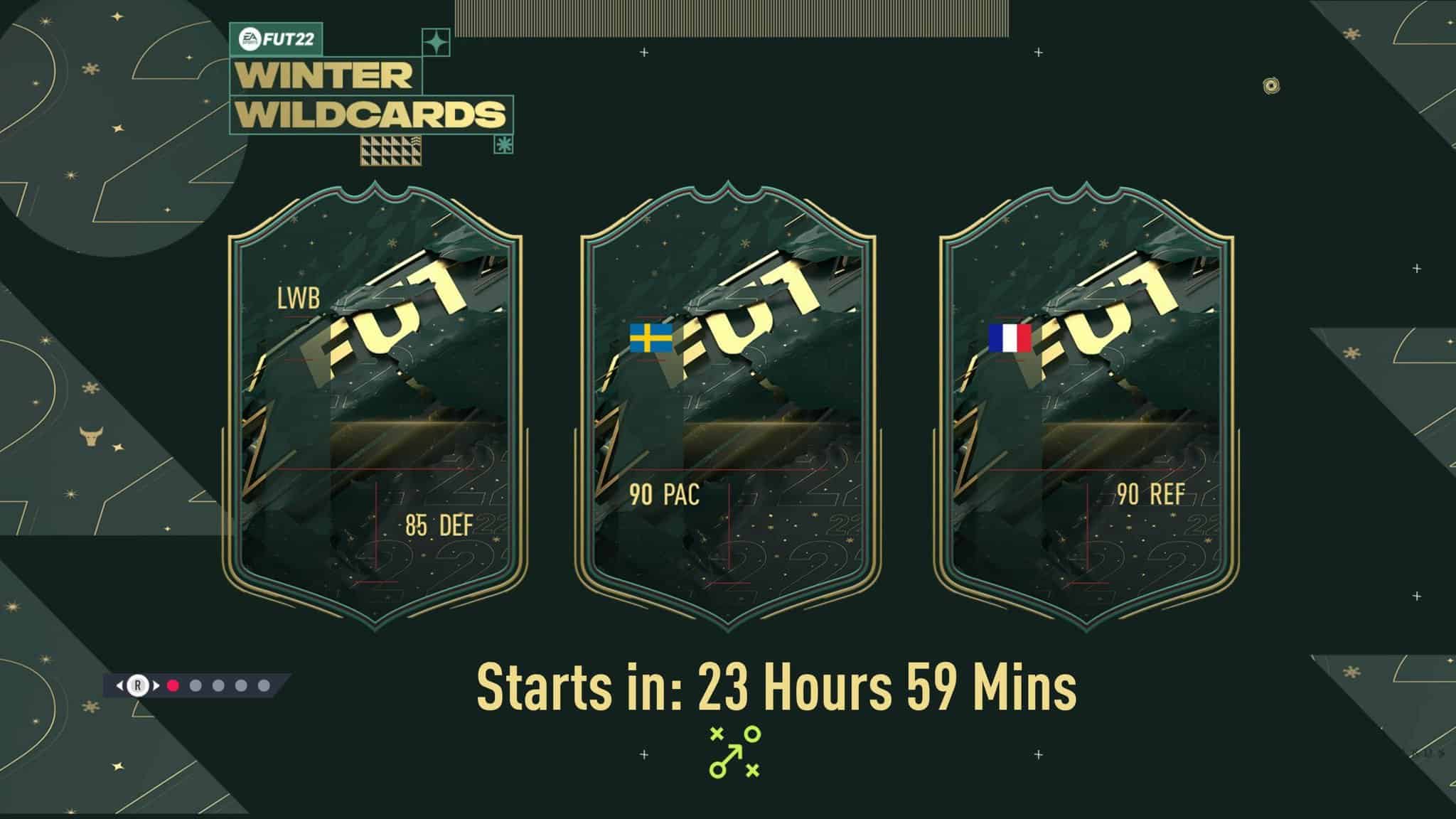The height and width of the screenshot is (819, 1456).
Task: Select the second carousel page dot
Action: pyautogui.click(x=195, y=685)
